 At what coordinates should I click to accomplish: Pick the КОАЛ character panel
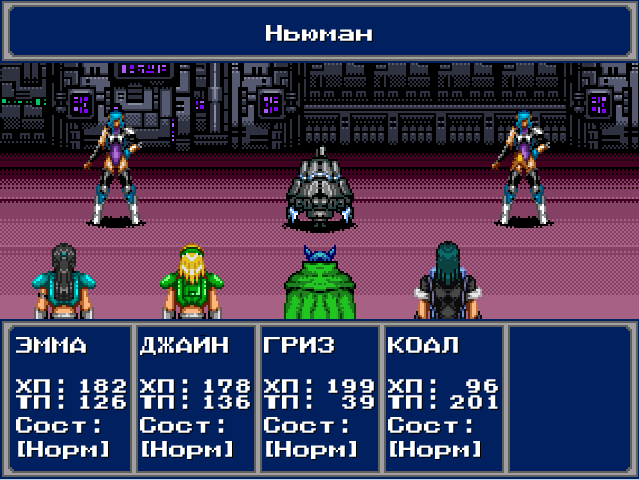click(442, 398)
